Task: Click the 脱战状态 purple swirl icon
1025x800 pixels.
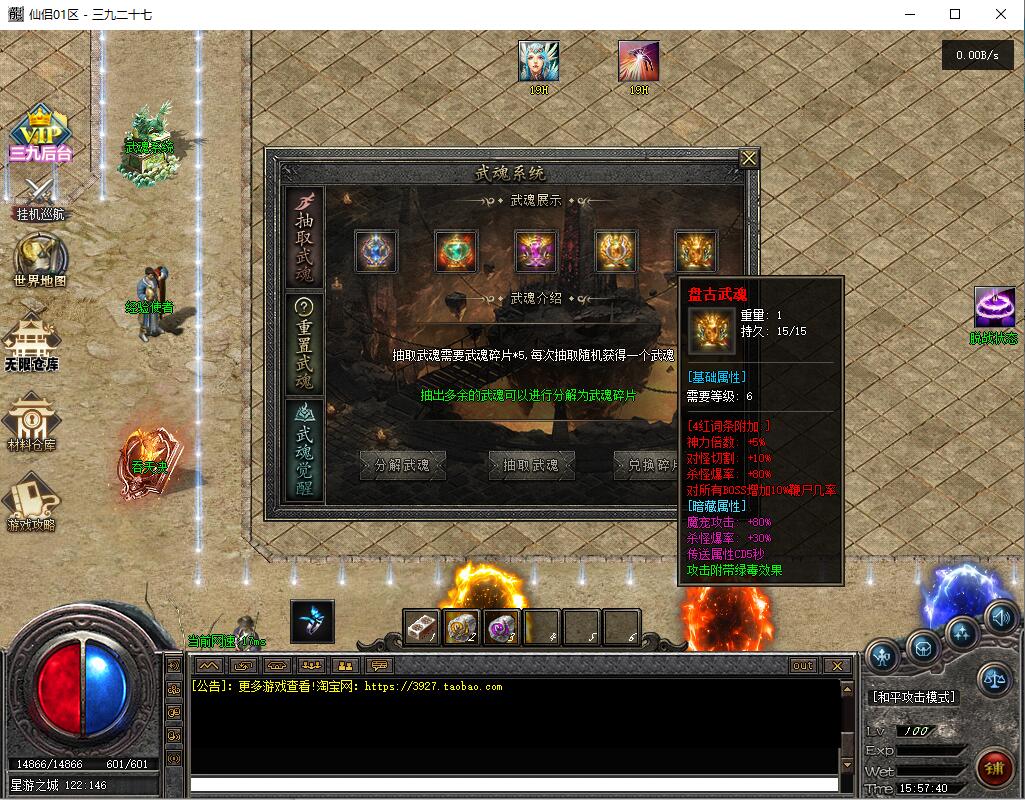Action: [x=994, y=312]
